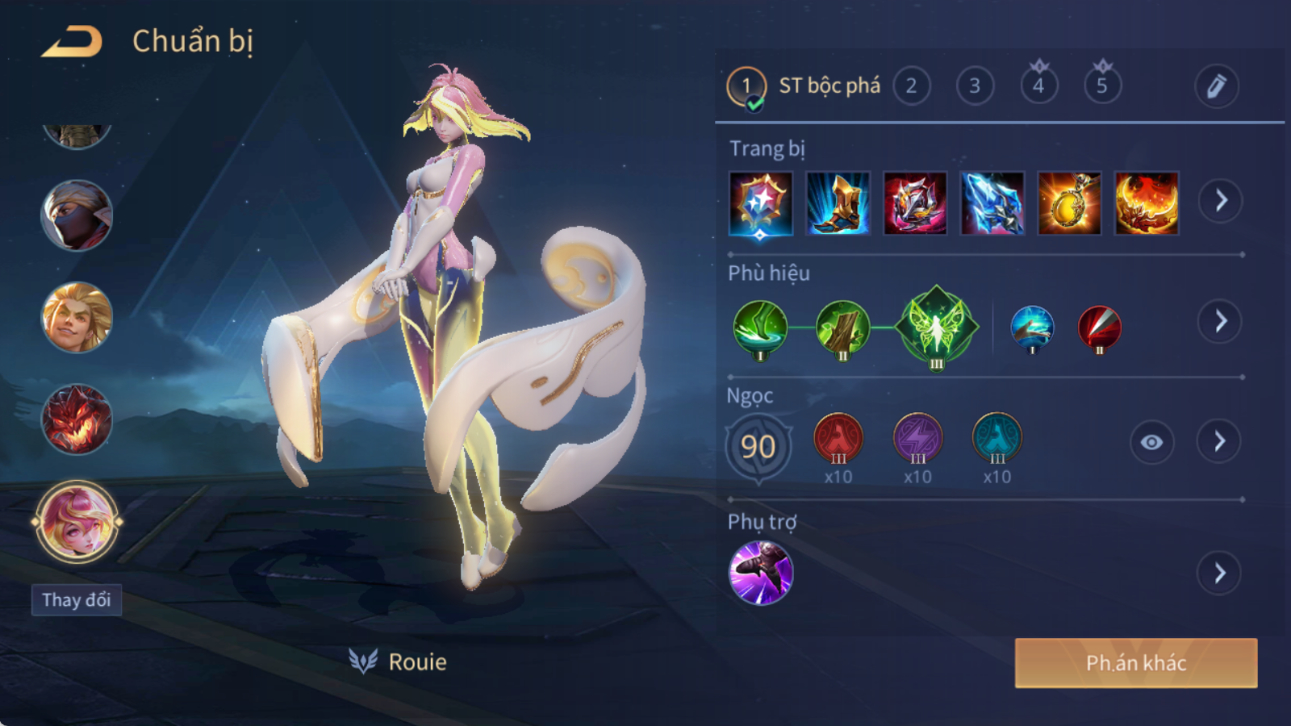
Task: Switch to build preset 3
Action: tap(975, 86)
